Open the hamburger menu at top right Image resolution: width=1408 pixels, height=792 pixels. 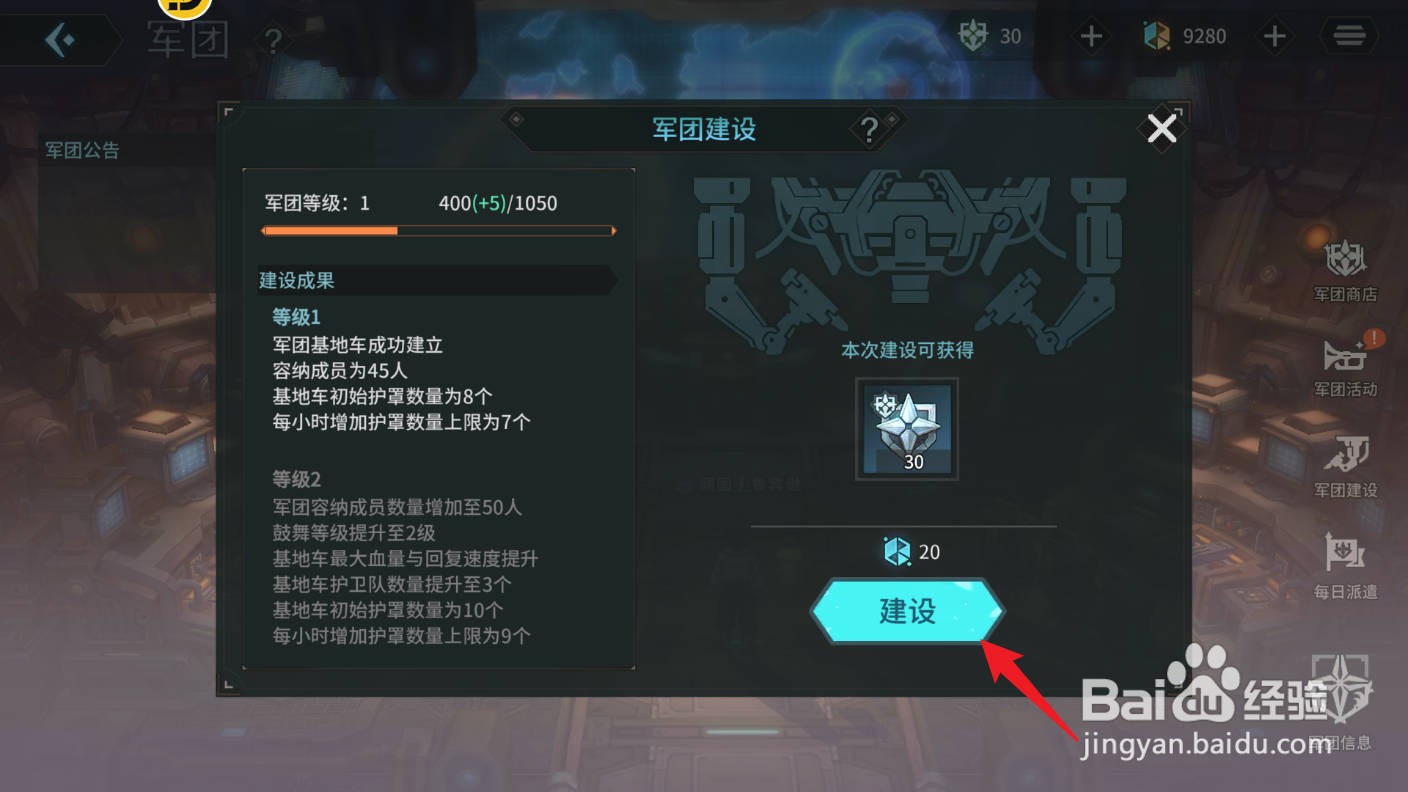[1348, 36]
